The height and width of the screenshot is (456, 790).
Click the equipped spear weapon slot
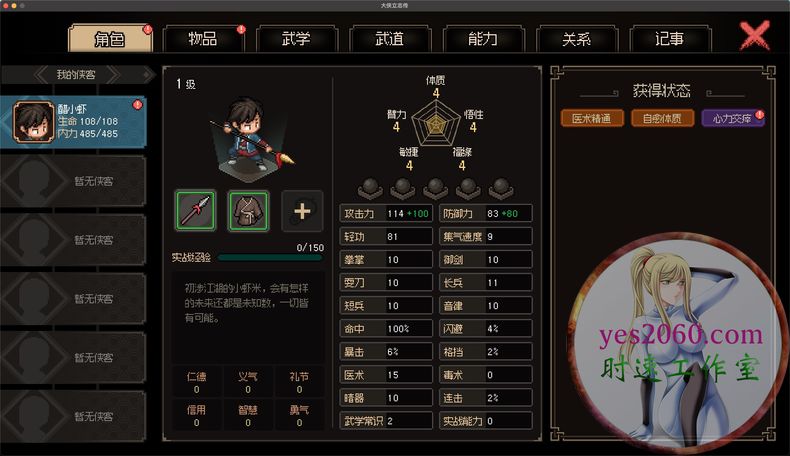196,210
